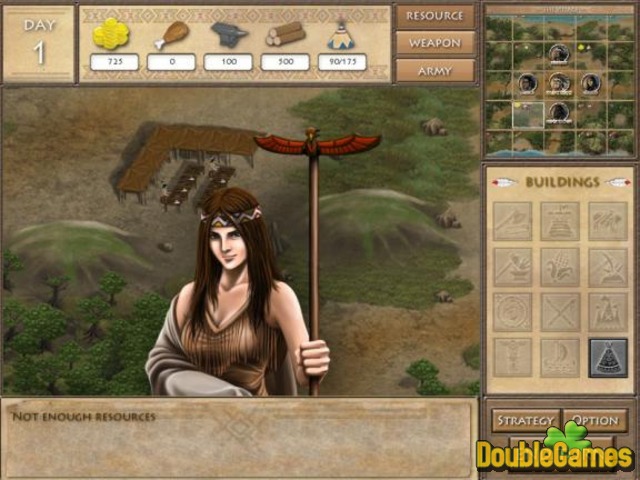Open the Weapon panel
The width and height of the screenshot is (640, 480).
(x=434, y=44)
